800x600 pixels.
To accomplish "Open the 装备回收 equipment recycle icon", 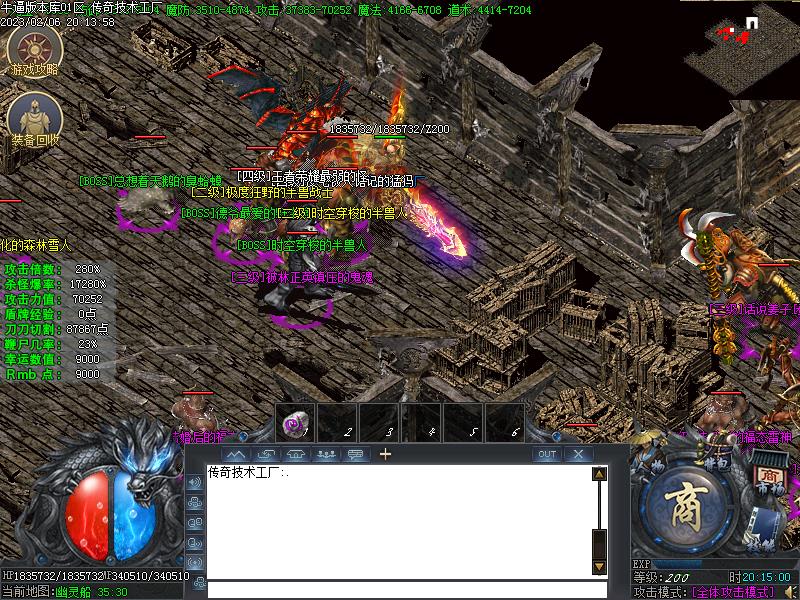I will click(x=34, y=120).
